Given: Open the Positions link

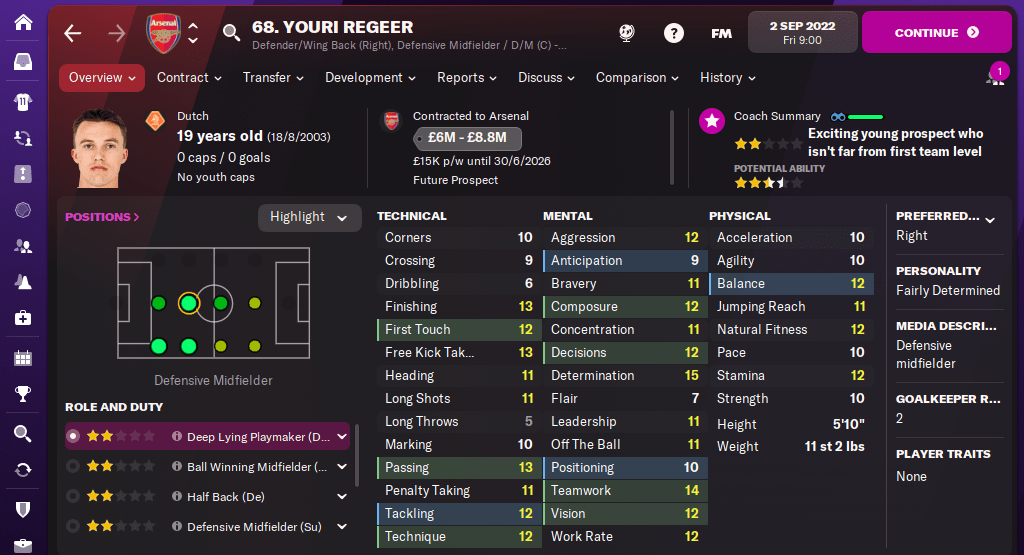Looking at the screenshot, I should (102, 217).
